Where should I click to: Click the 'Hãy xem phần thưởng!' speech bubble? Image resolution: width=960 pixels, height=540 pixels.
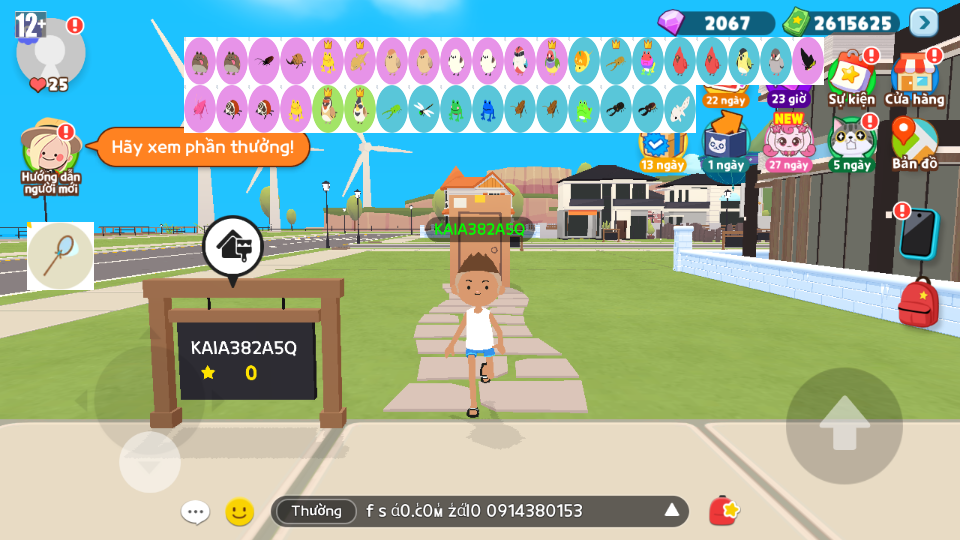tap(202, 147)
